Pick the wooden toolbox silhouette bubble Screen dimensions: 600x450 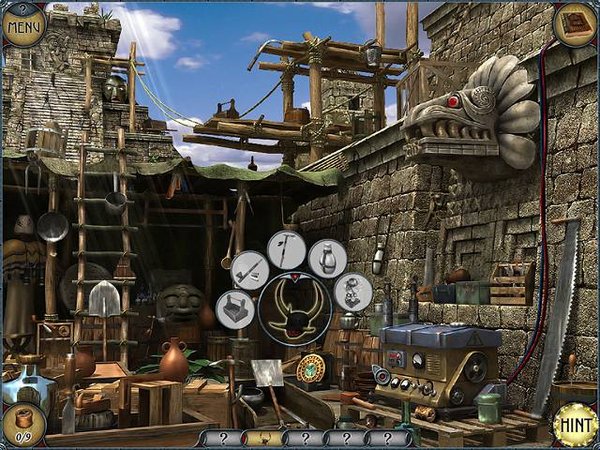coord(235,308)
